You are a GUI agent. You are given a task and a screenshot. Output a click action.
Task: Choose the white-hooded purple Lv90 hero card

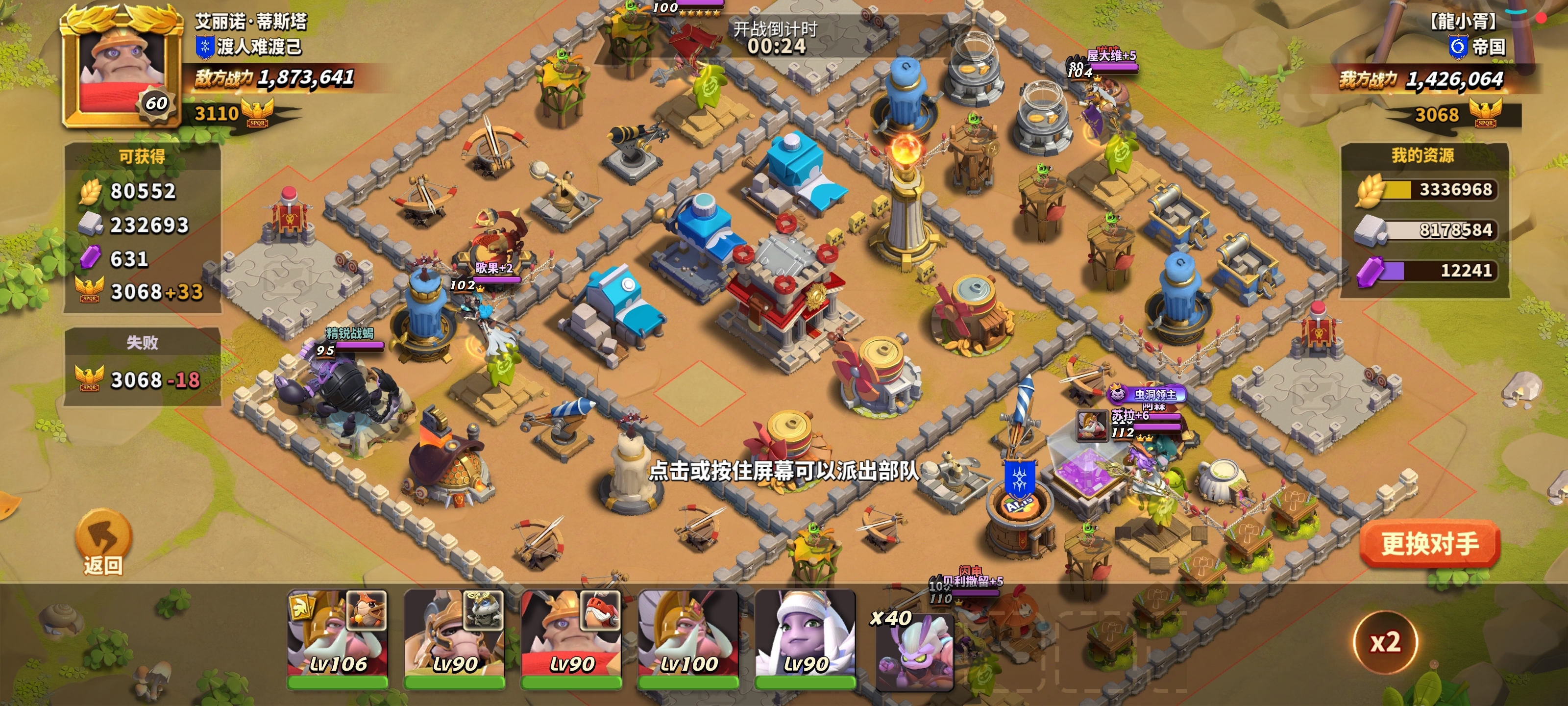tap(805, 638)
